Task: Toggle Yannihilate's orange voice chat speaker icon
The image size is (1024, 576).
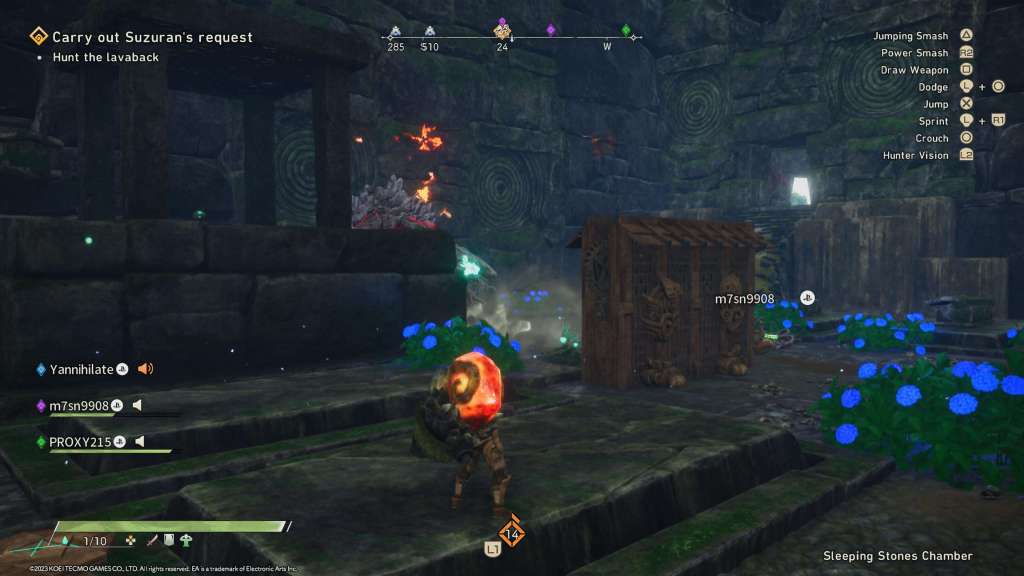Action: [x=145, y=369]
